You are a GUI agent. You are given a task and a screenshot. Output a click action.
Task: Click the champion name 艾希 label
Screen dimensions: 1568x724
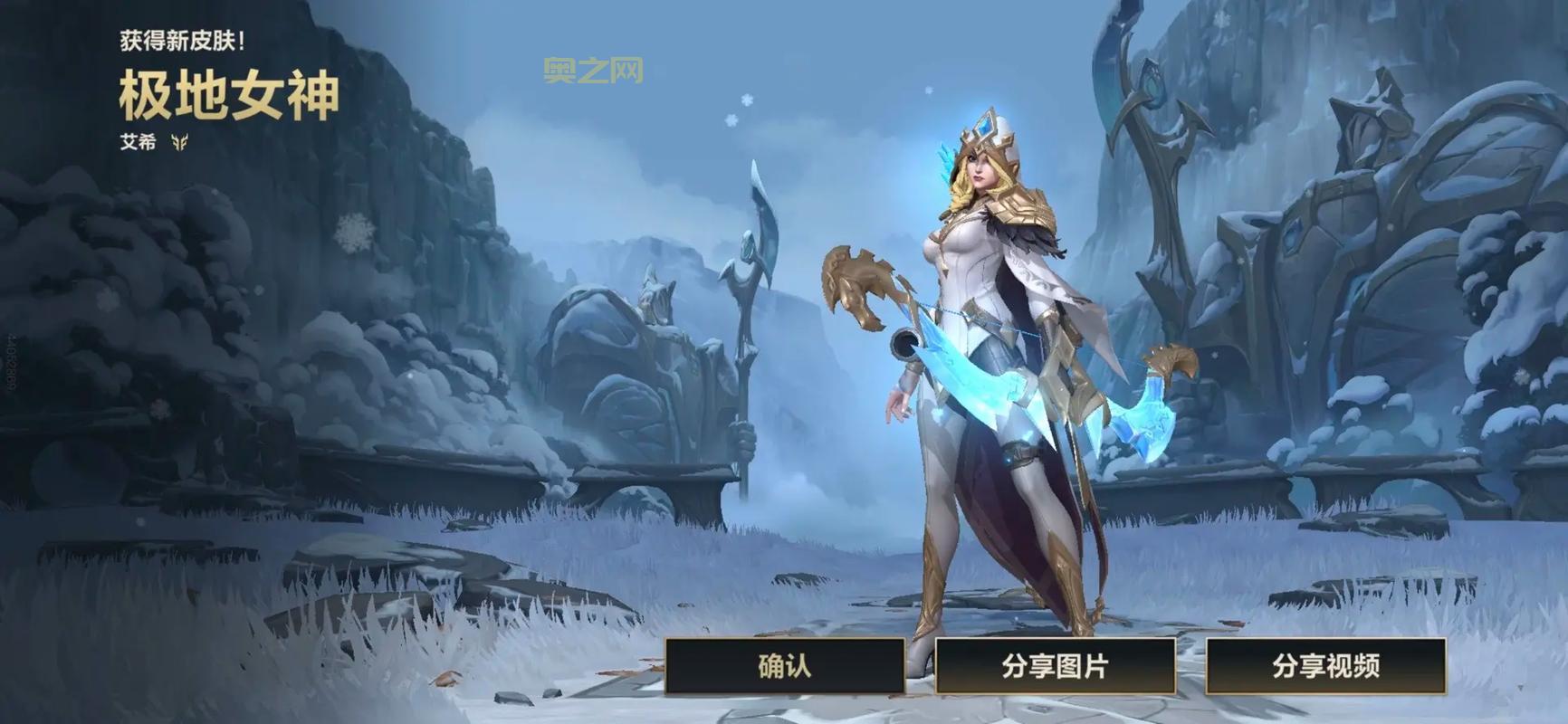point(137,141)
